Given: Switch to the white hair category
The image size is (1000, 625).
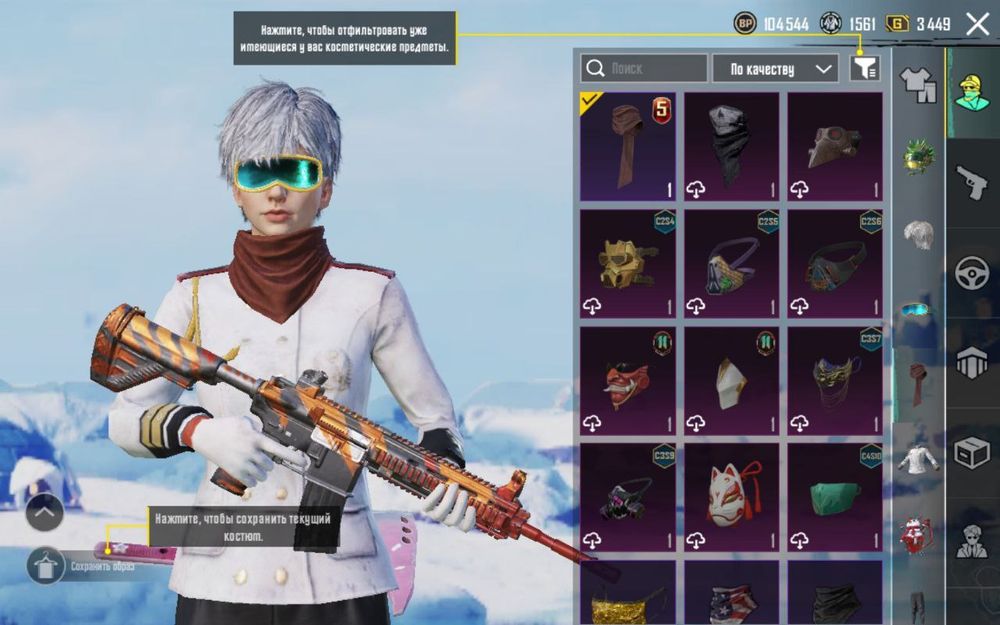Looking at the screenshot, I should [x=918, y=234].
